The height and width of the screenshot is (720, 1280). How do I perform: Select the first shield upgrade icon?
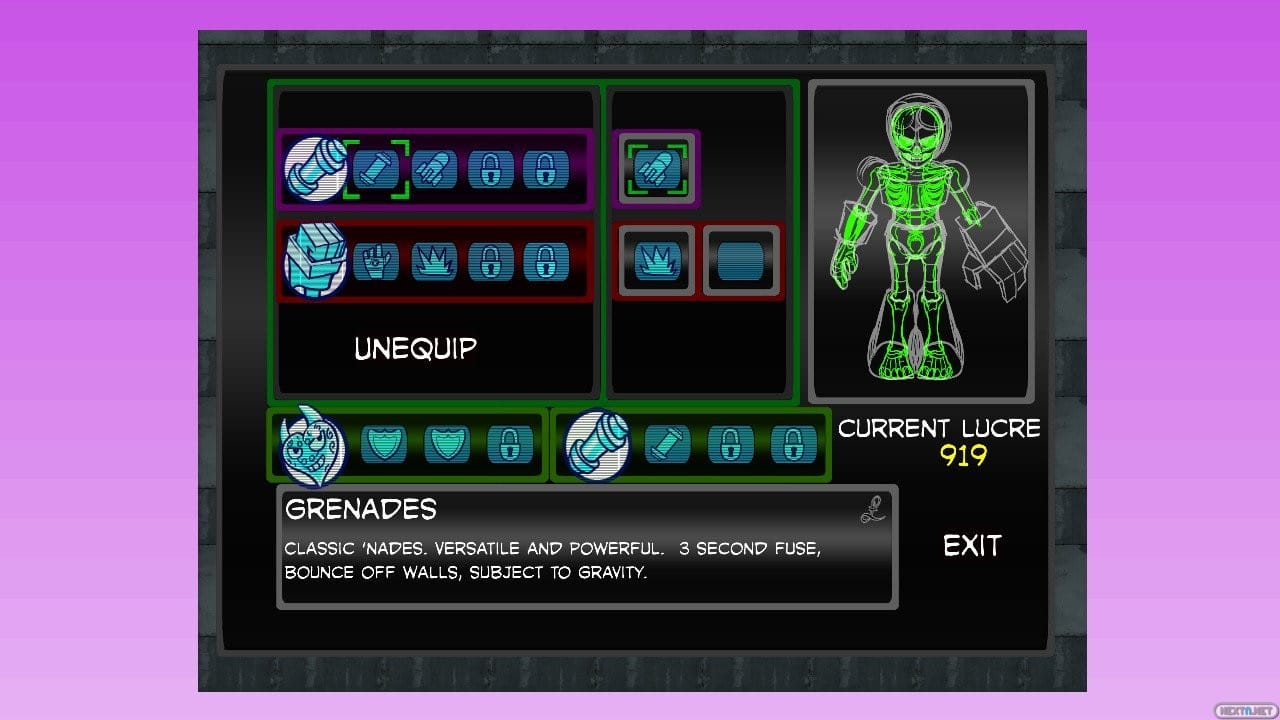click(384, 446)
